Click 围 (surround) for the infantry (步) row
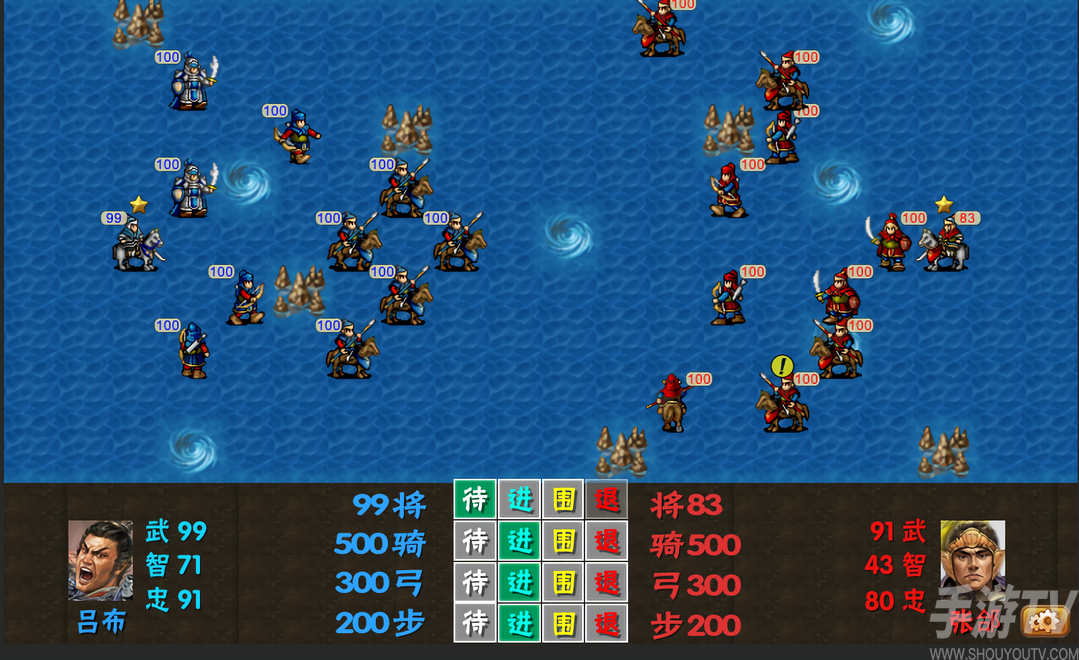This screenshot has width=1079, height=660. pyautogui.click(x=563, y=623)
